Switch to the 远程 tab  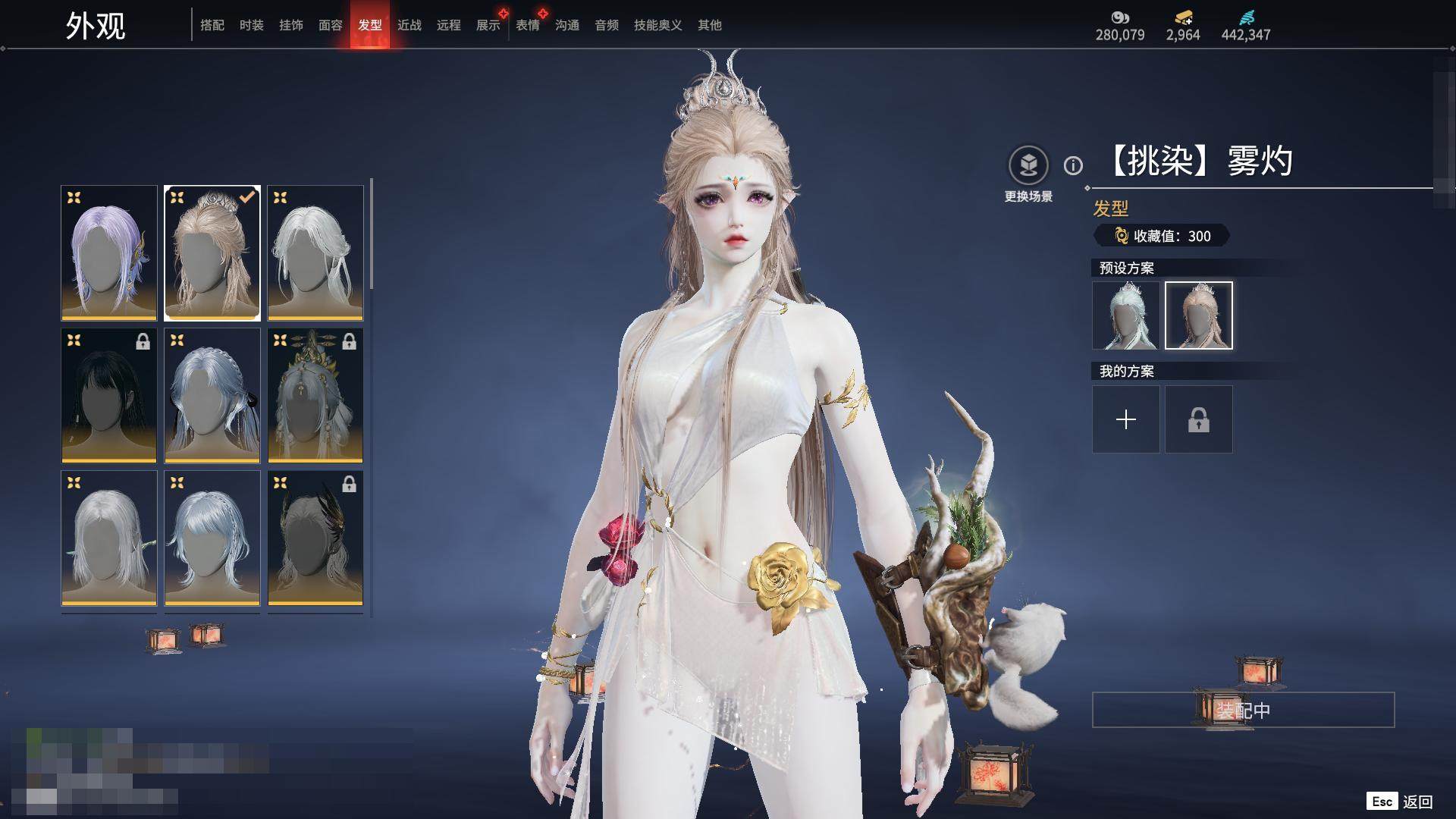449,25
